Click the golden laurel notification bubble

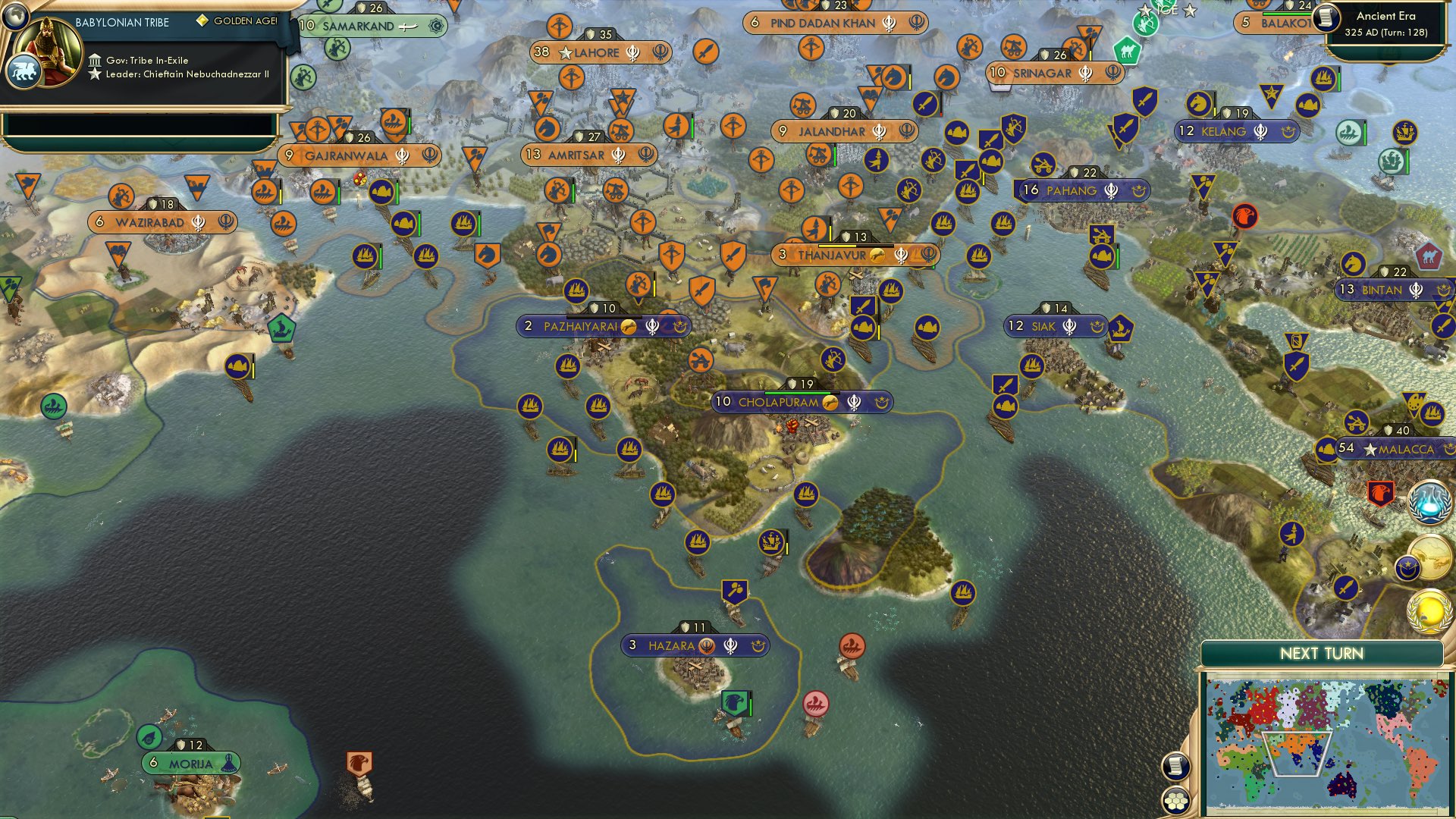click(x=1429, y=613)
